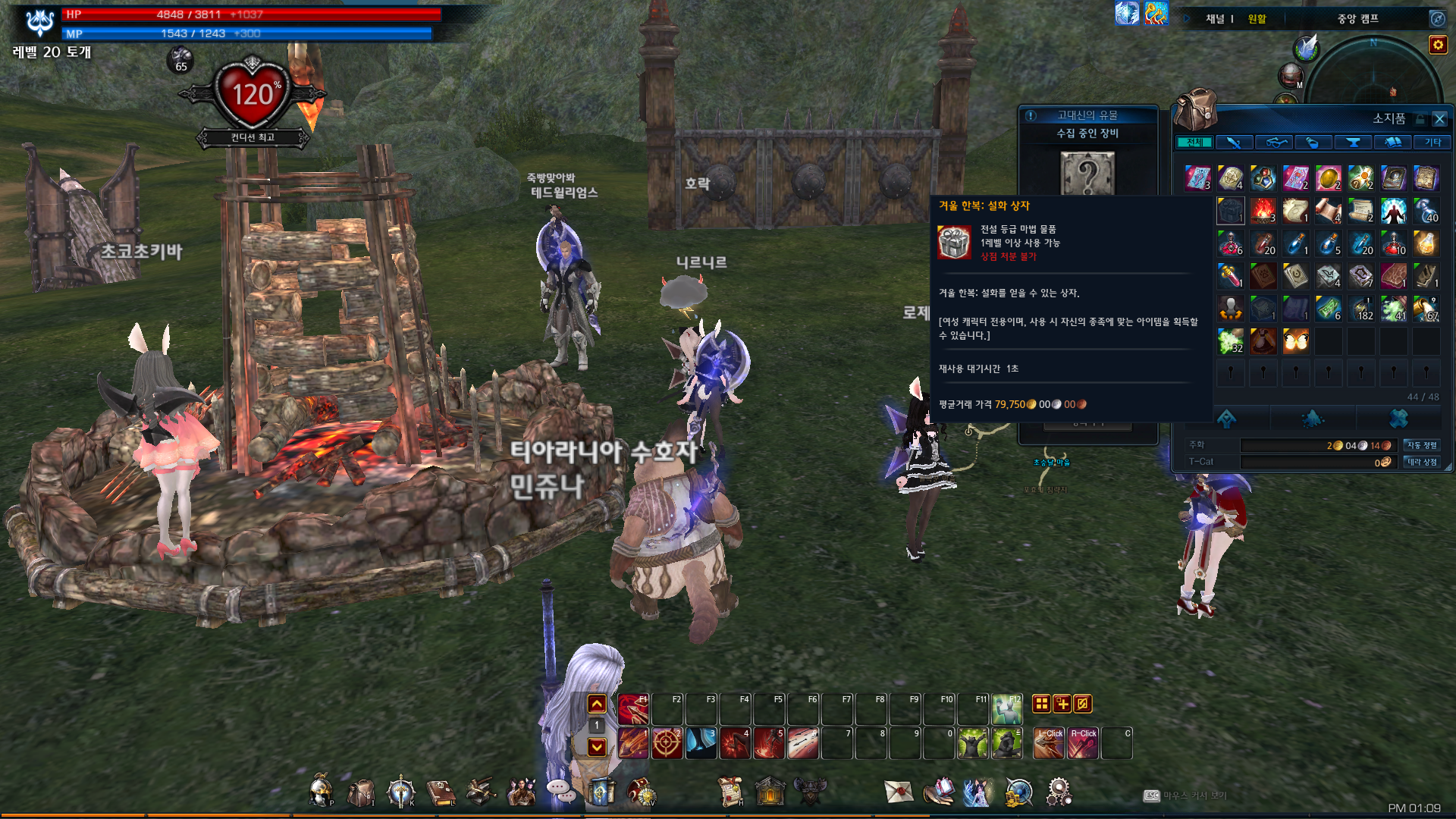Switch hotbar page with the up arrow

(597, 704)
